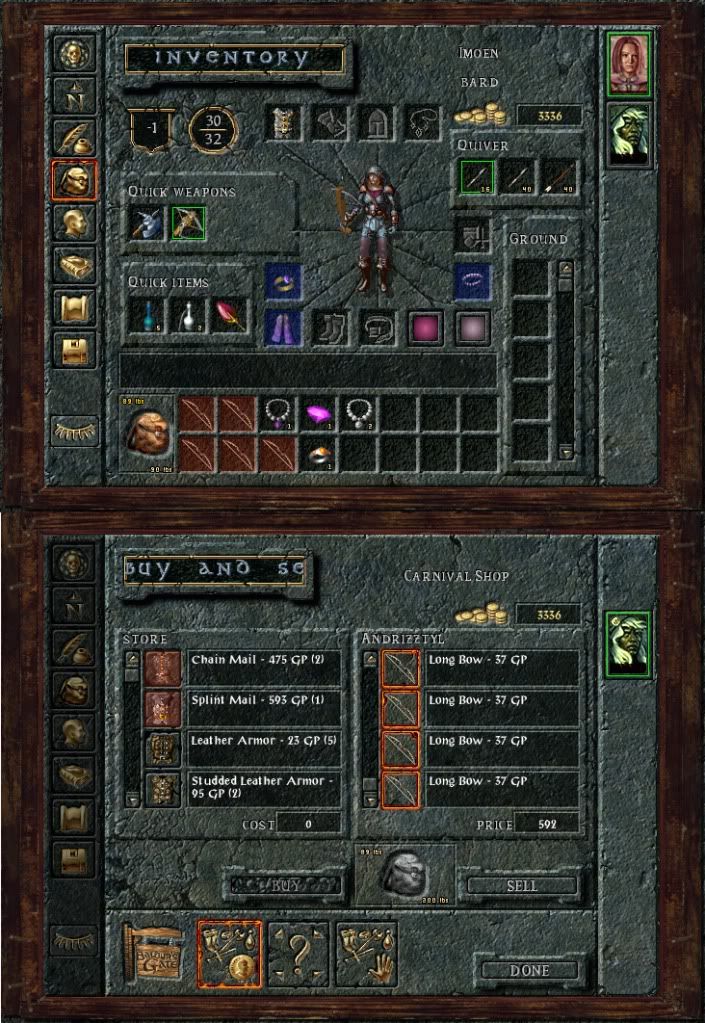
Task: Click the greyed-out Buy button
Action: coord(284,885)
